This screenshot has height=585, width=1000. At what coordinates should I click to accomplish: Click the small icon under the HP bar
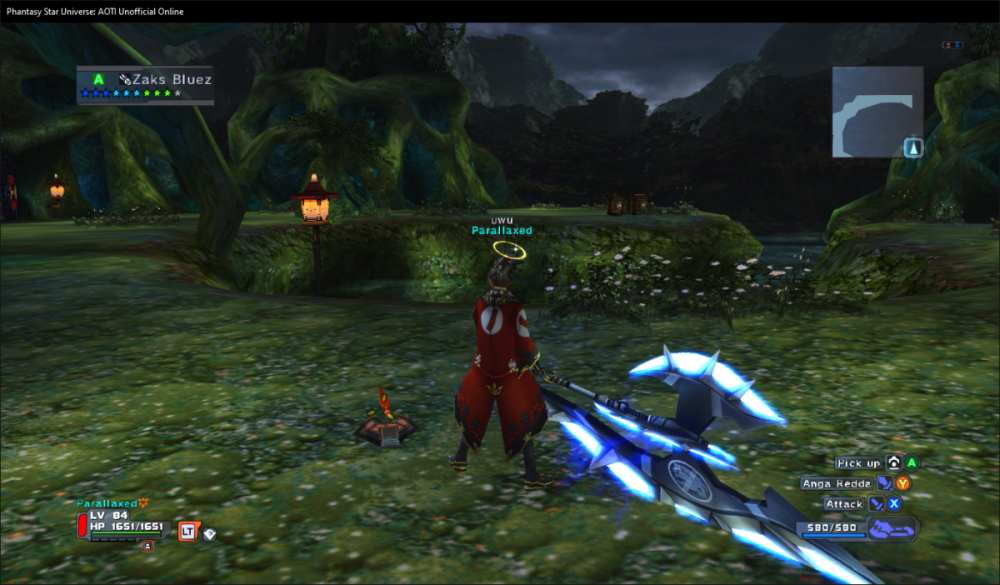tap(148, 546)
